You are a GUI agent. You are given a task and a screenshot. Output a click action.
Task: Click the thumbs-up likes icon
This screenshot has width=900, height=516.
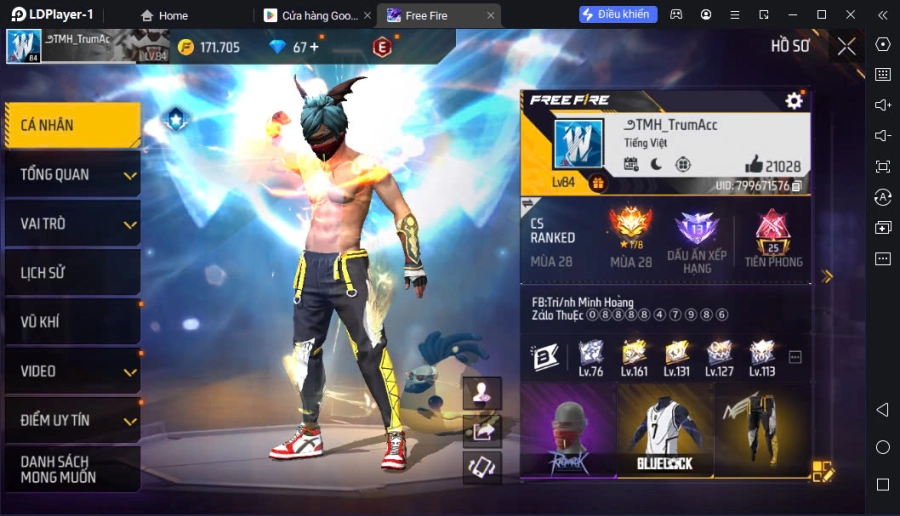(753, 165)
